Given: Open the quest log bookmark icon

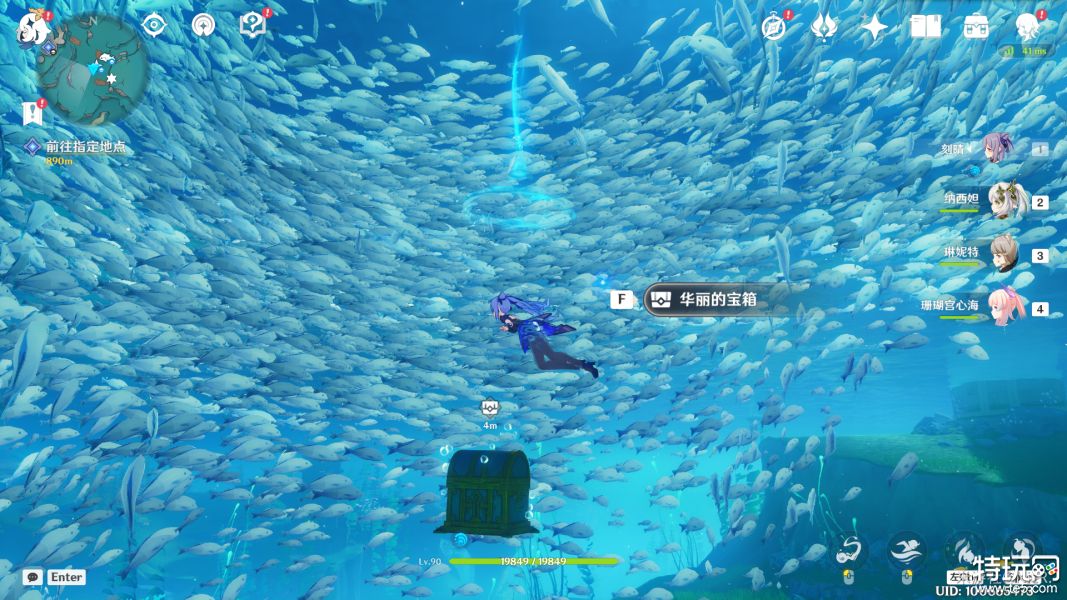Looking at the screenshot, I should click(x=32, y=112).
